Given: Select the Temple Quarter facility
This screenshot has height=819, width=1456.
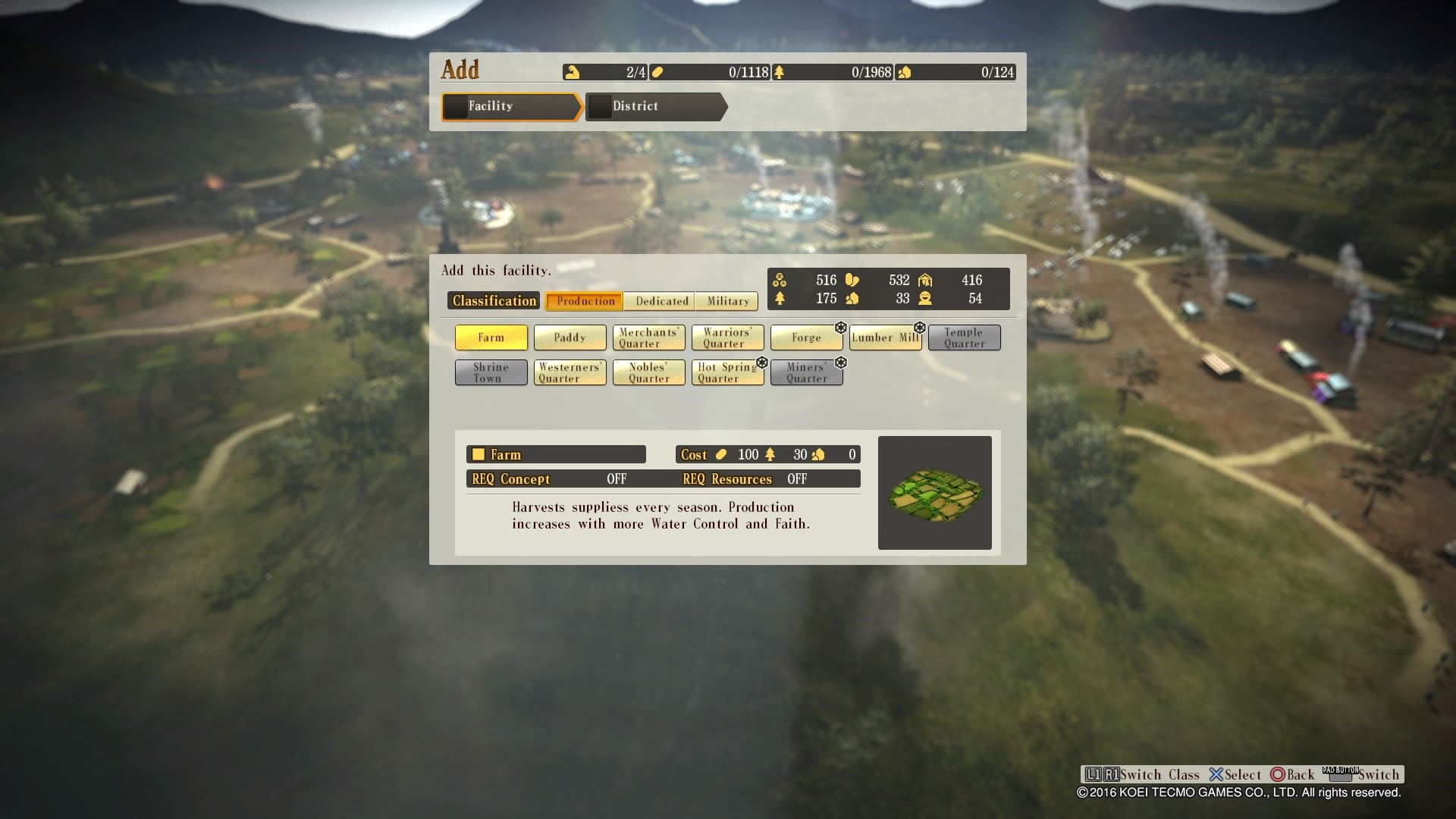Looking at the screenshot, I should [964, 337].
